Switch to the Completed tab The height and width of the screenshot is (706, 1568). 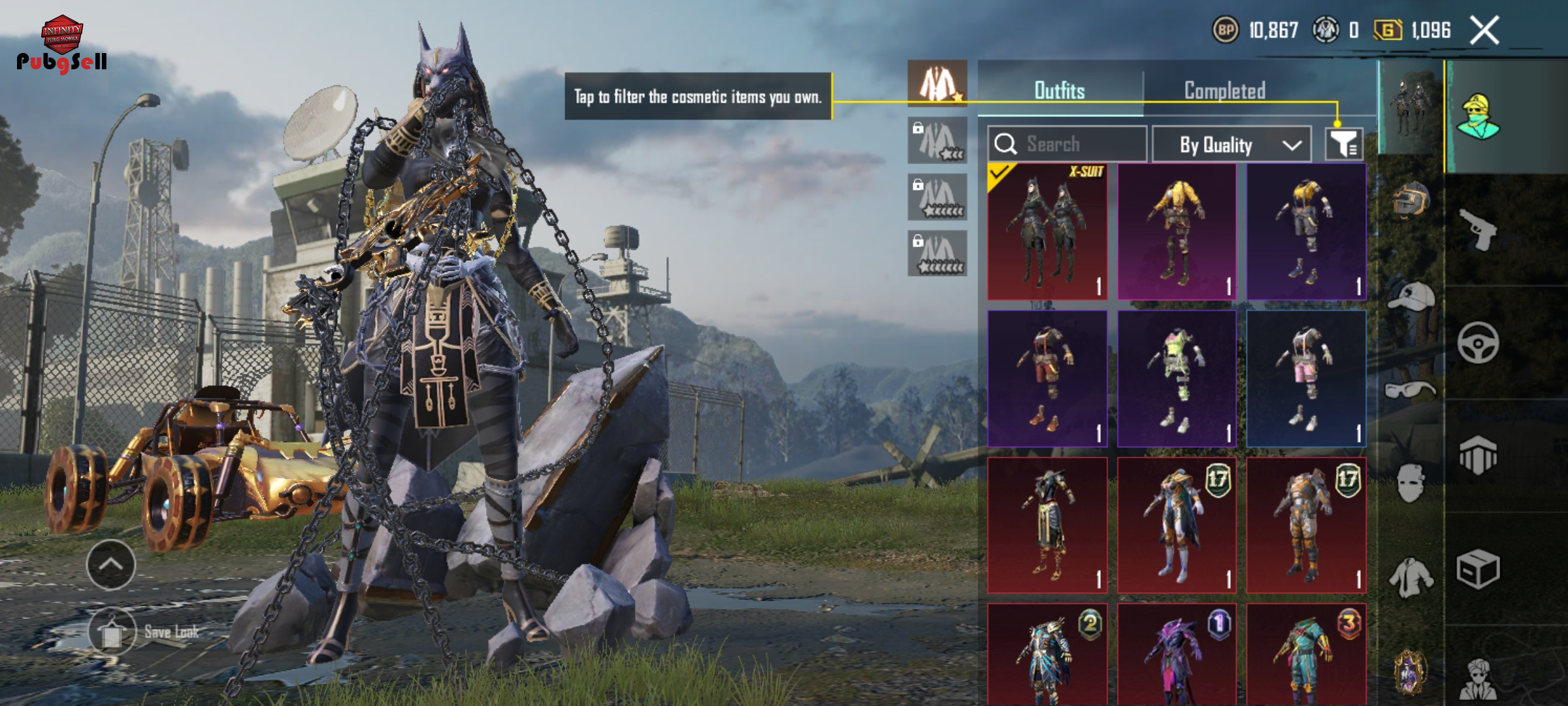coord(1224,91)
